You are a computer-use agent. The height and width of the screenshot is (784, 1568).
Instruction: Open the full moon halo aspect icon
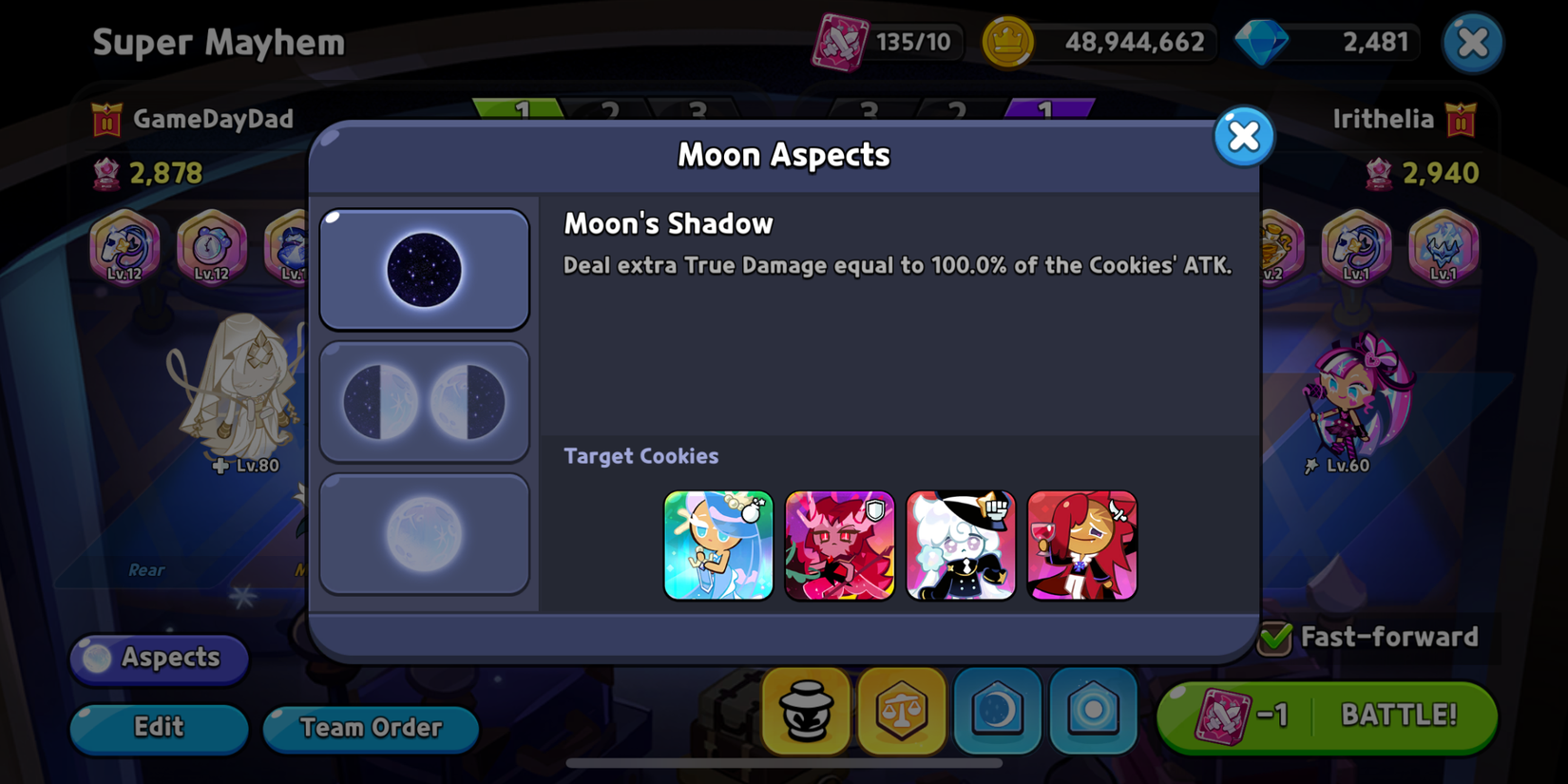pyautogui.click(x=1093, y=711)
